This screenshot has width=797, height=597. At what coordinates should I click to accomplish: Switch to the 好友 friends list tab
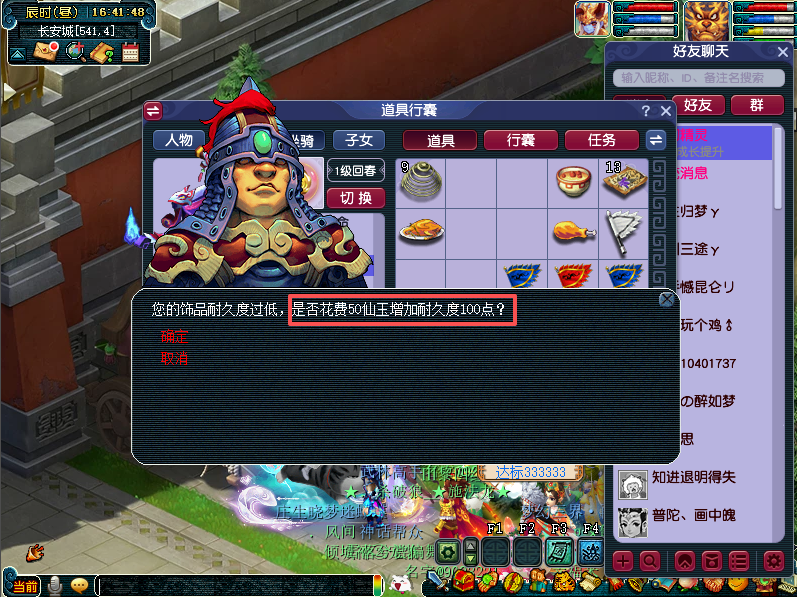coord(698,105)
